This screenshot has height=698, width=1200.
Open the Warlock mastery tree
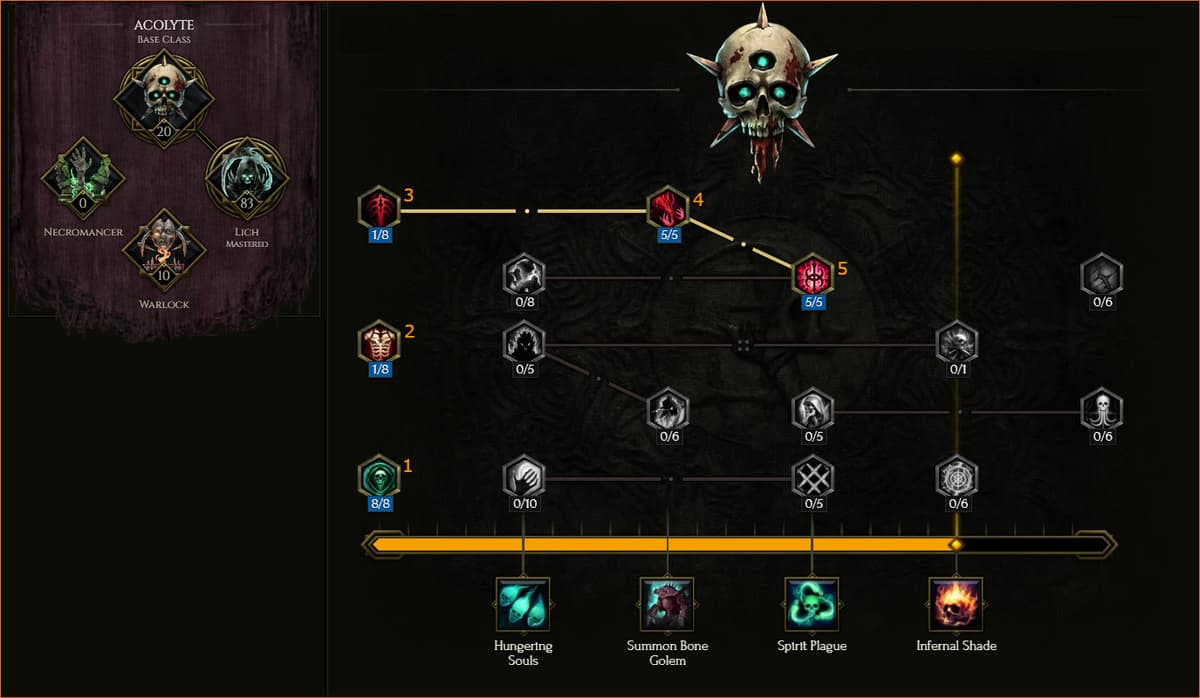pyautogui.click(x=164, y=250)
